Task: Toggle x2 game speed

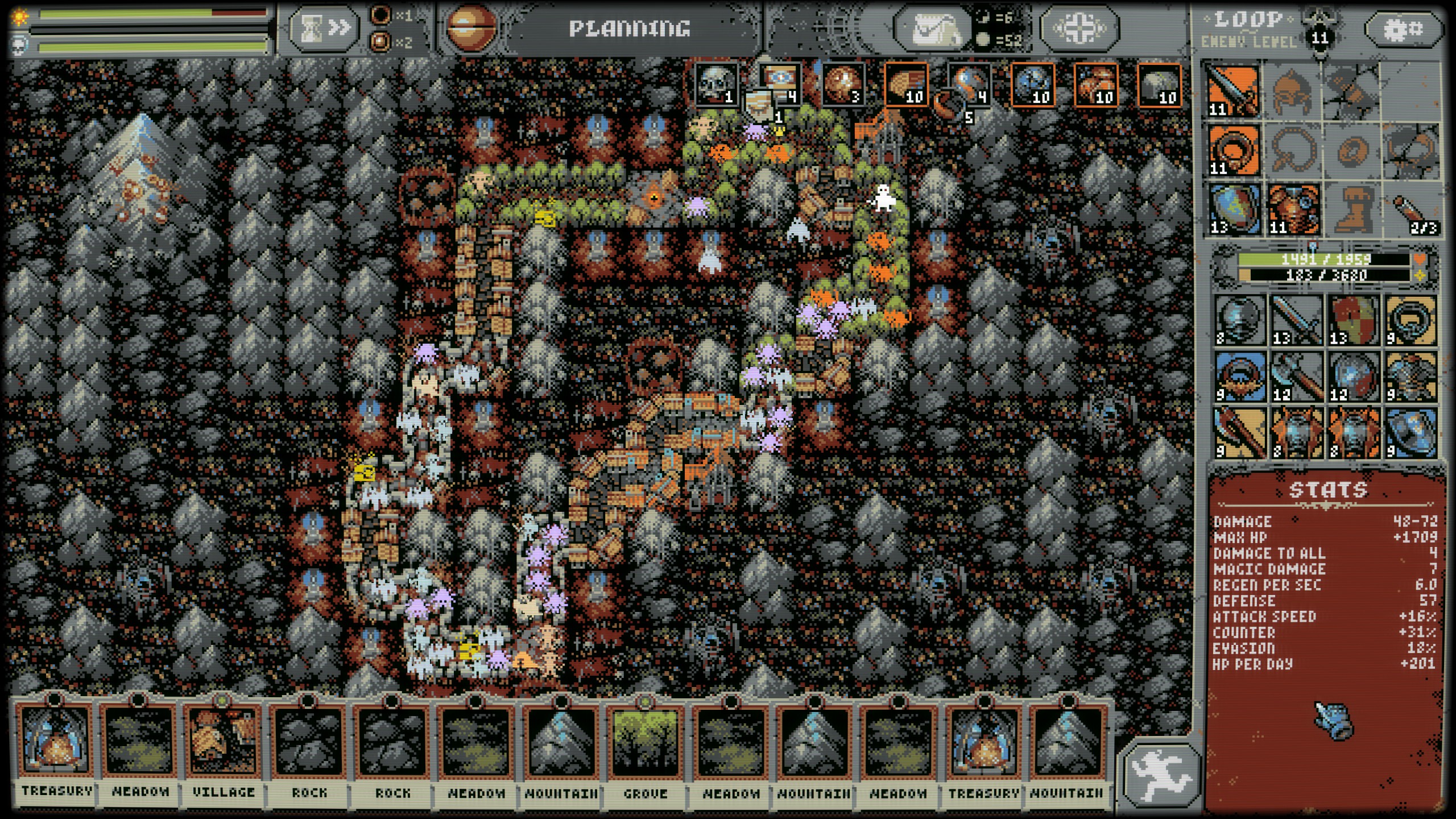Action: tap(390, 43)
